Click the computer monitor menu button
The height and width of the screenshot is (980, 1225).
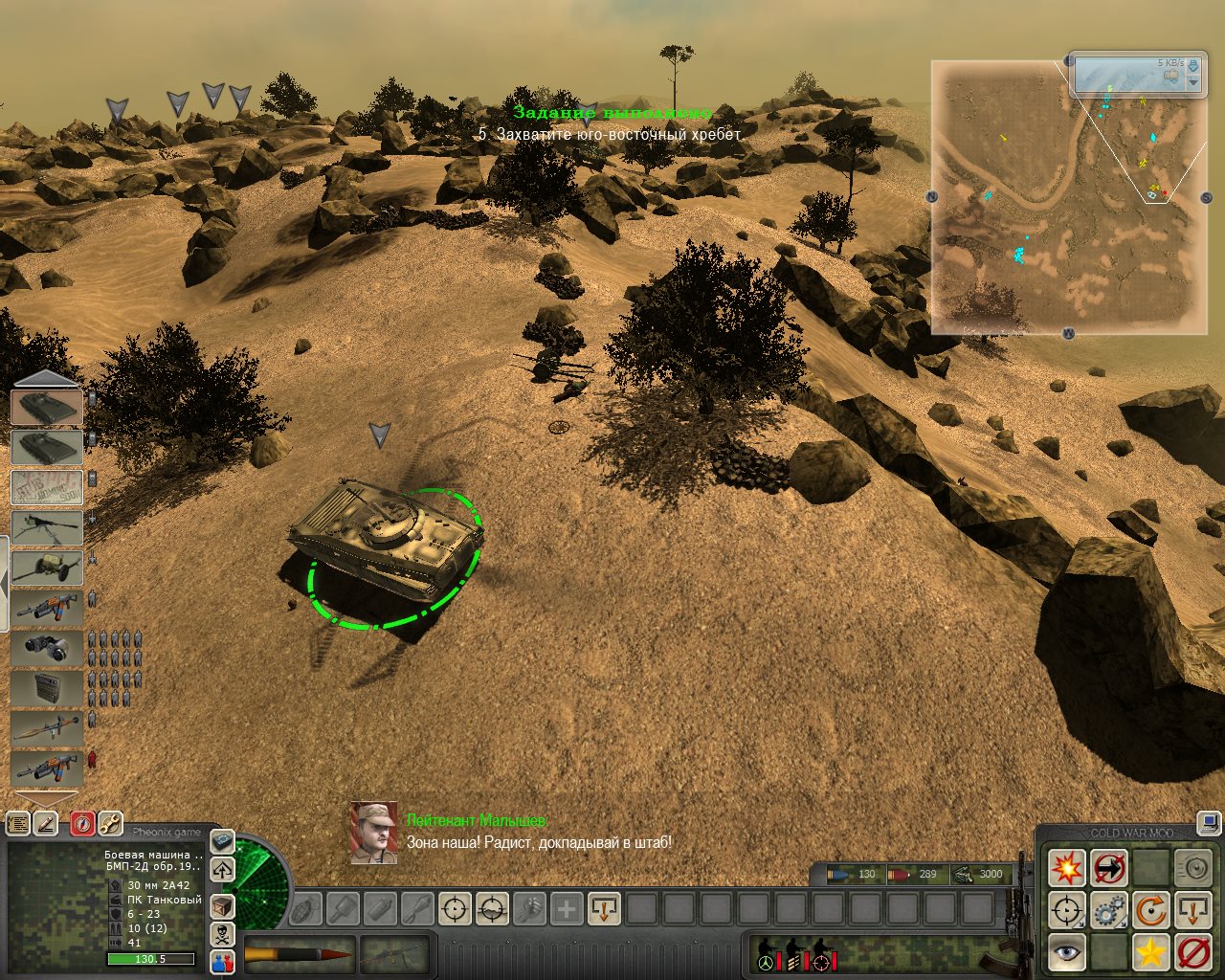[1211, 821]
